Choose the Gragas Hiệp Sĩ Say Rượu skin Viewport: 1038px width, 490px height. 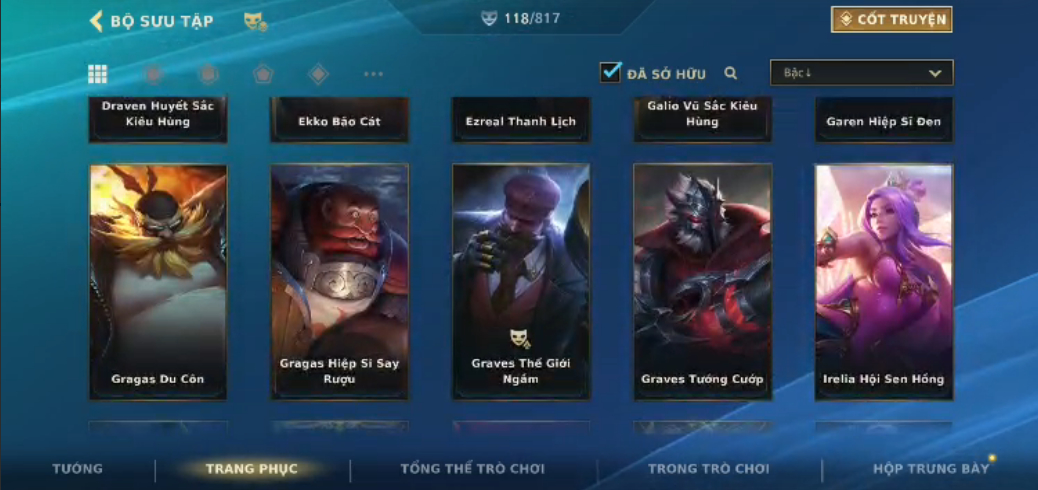339,282
